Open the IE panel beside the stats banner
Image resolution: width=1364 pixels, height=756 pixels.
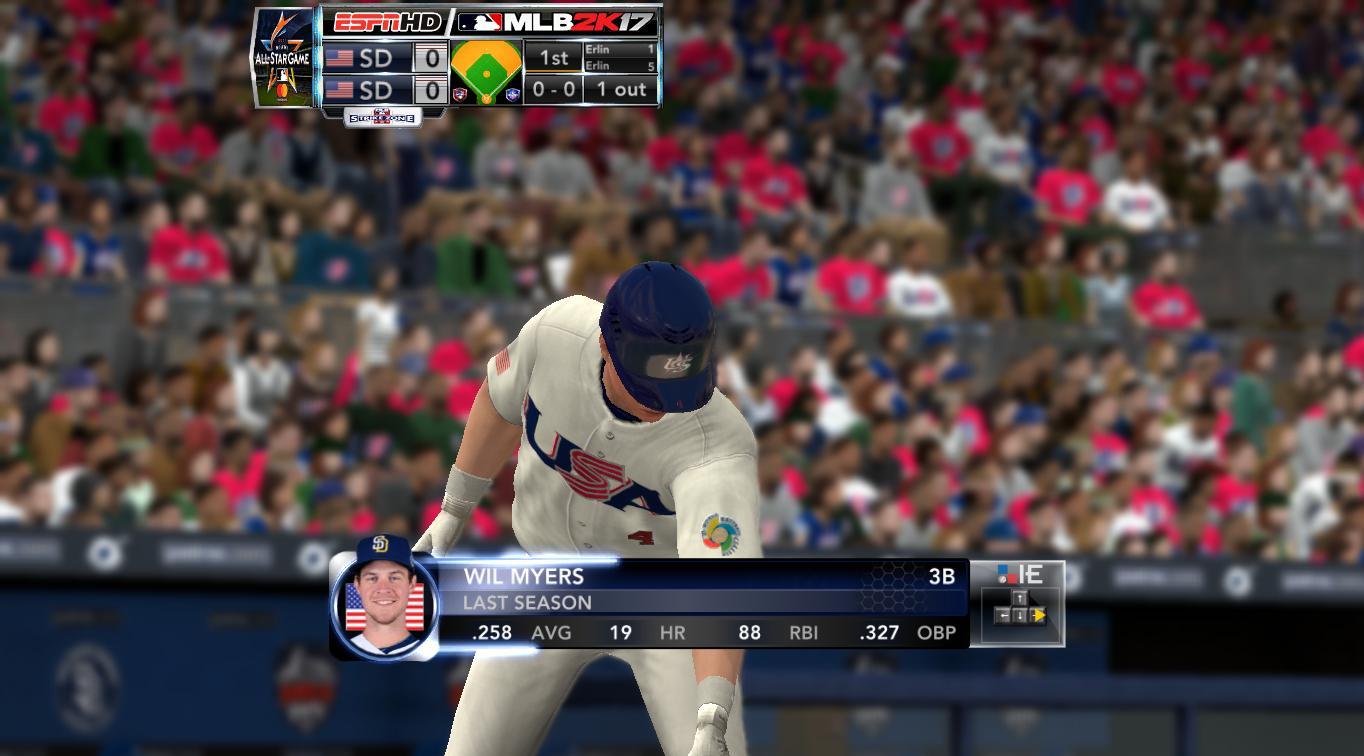point(1017,603)
